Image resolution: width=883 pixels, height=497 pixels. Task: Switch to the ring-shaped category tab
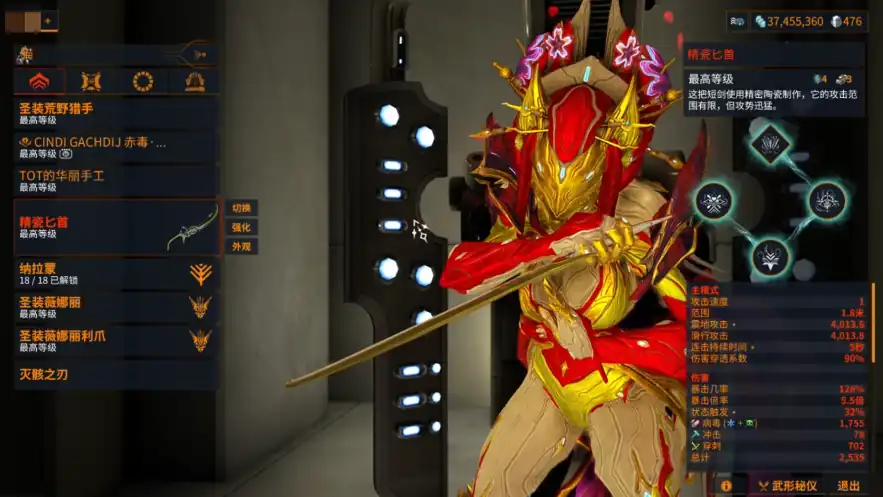143,82
